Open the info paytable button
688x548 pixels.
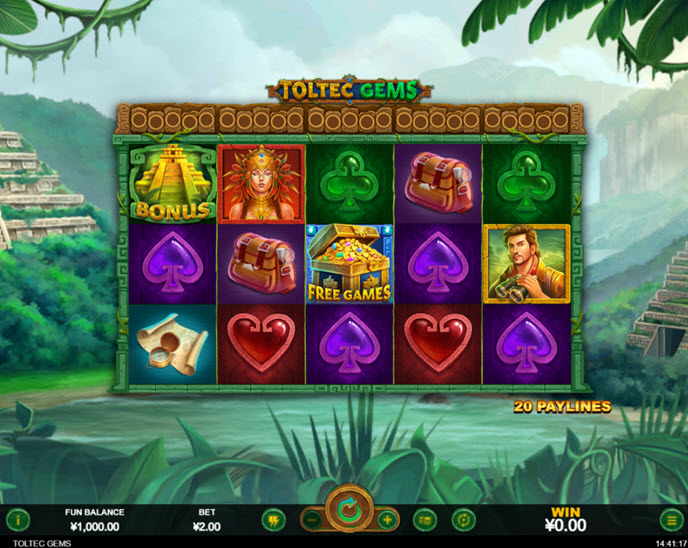tap(18, 520)
